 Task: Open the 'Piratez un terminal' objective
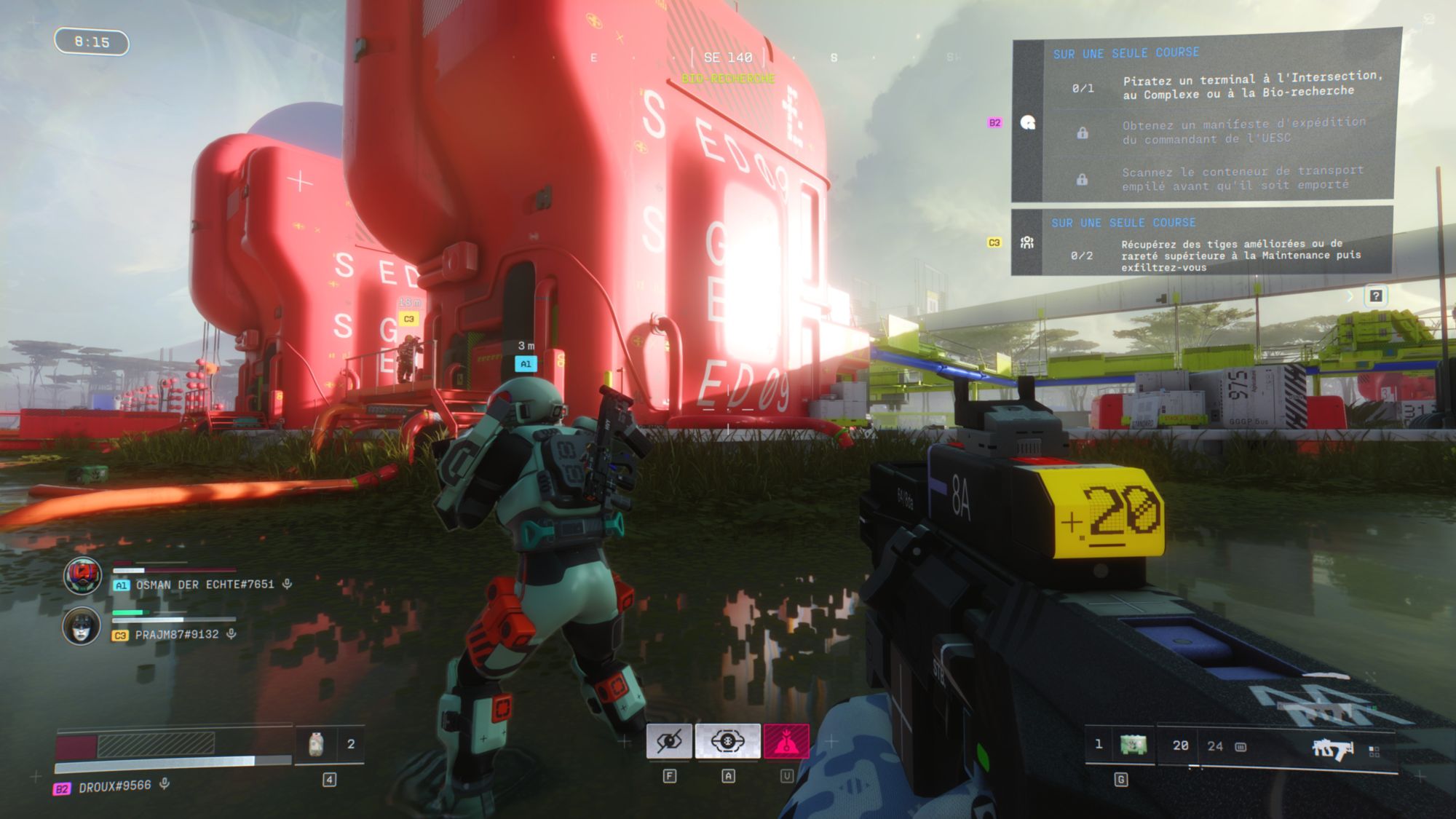tap(1251, 85)
